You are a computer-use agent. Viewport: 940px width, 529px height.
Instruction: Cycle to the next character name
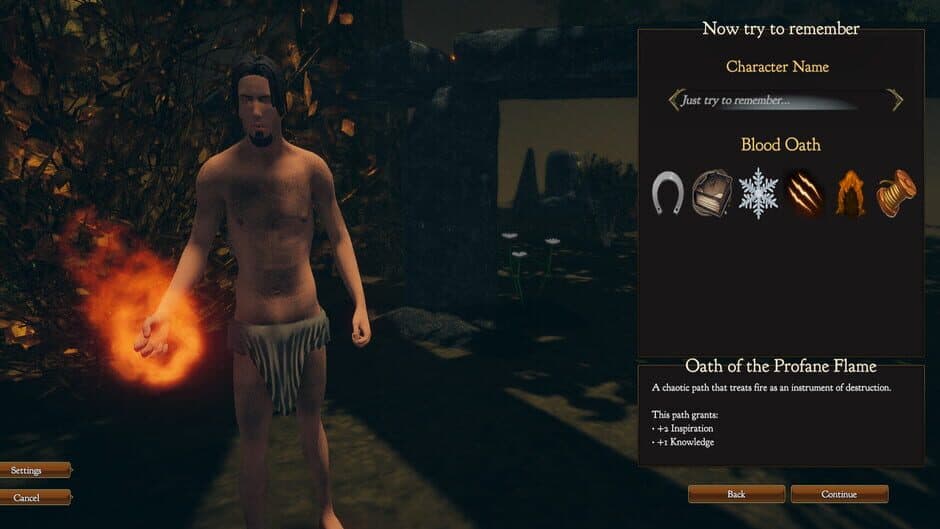[895, 100]
